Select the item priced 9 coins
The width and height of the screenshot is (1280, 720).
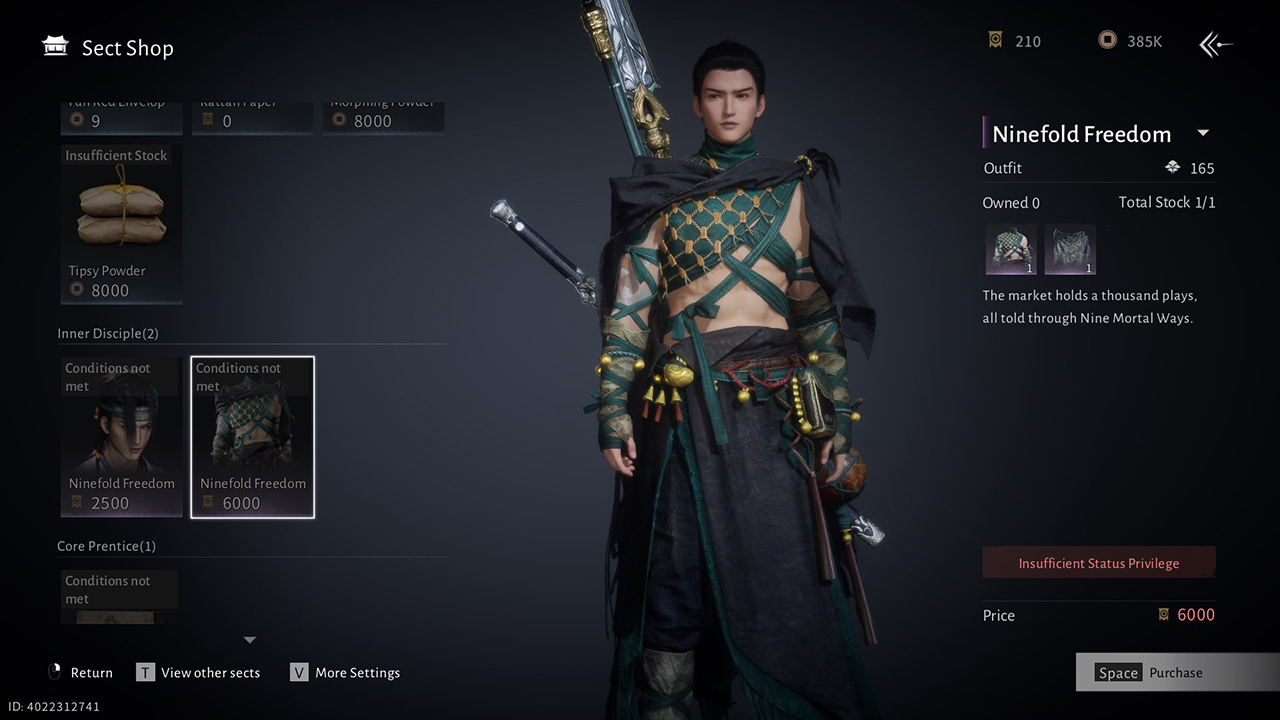(x=121, y=118)
